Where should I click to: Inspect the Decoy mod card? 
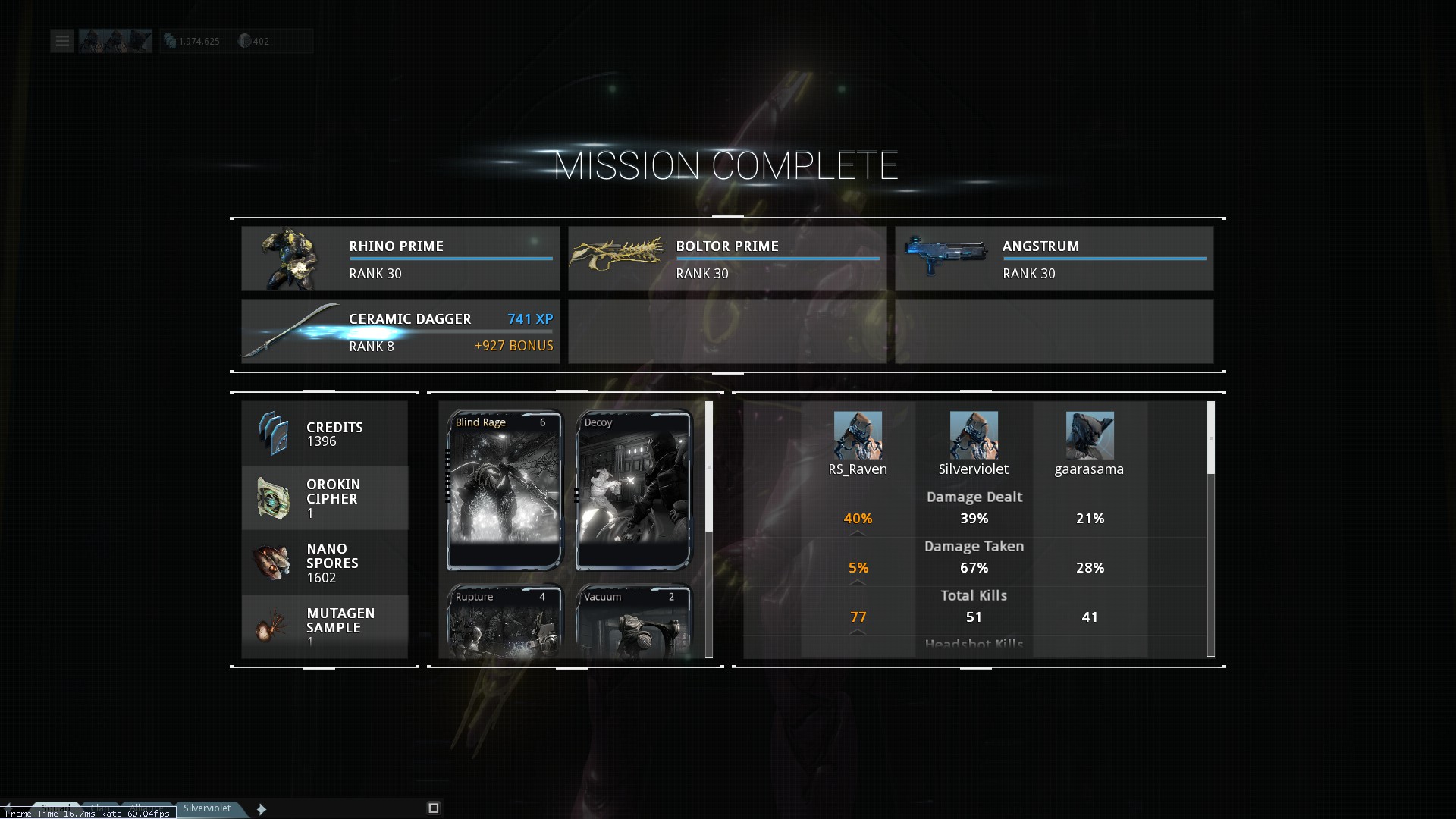coord(633,490)
